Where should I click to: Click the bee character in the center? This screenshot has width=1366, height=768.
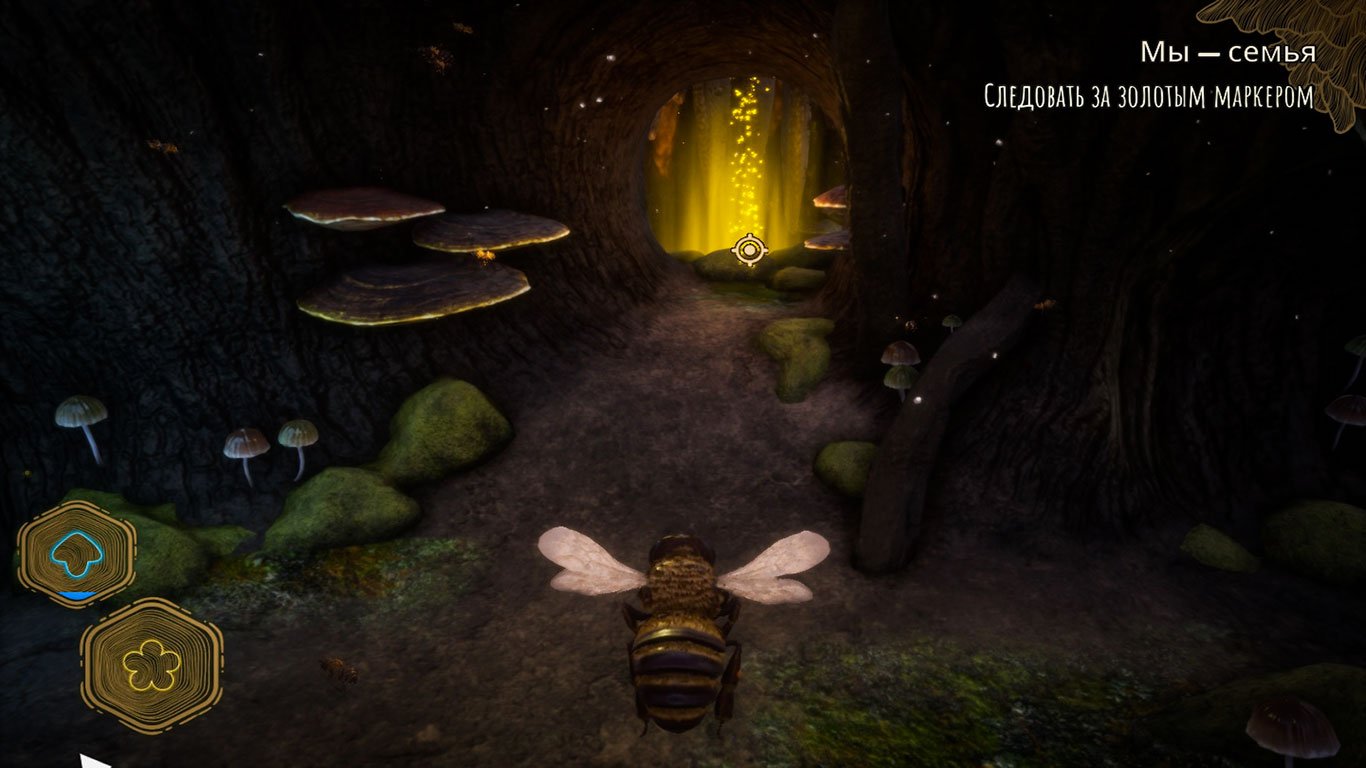[x=680, y=630]
